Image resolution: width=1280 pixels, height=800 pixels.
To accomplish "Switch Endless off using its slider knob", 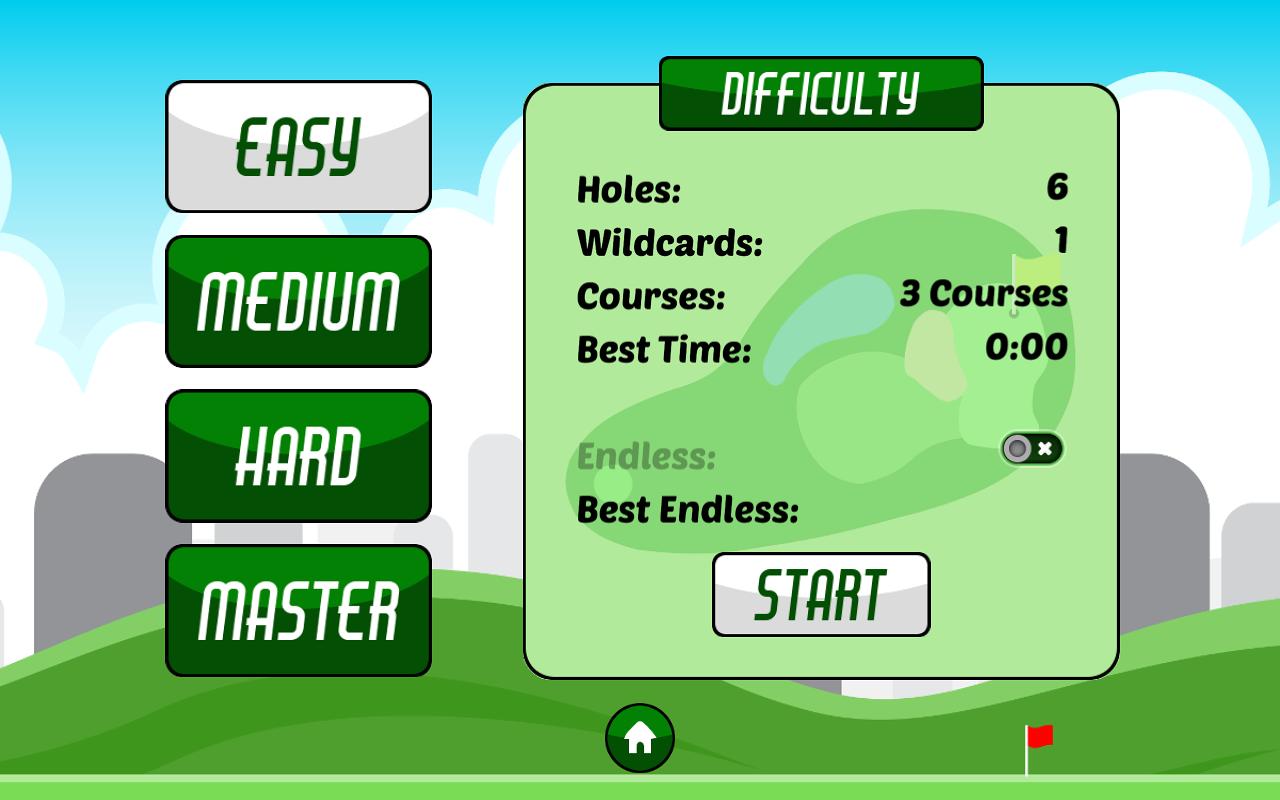I will coord(1018,449).
